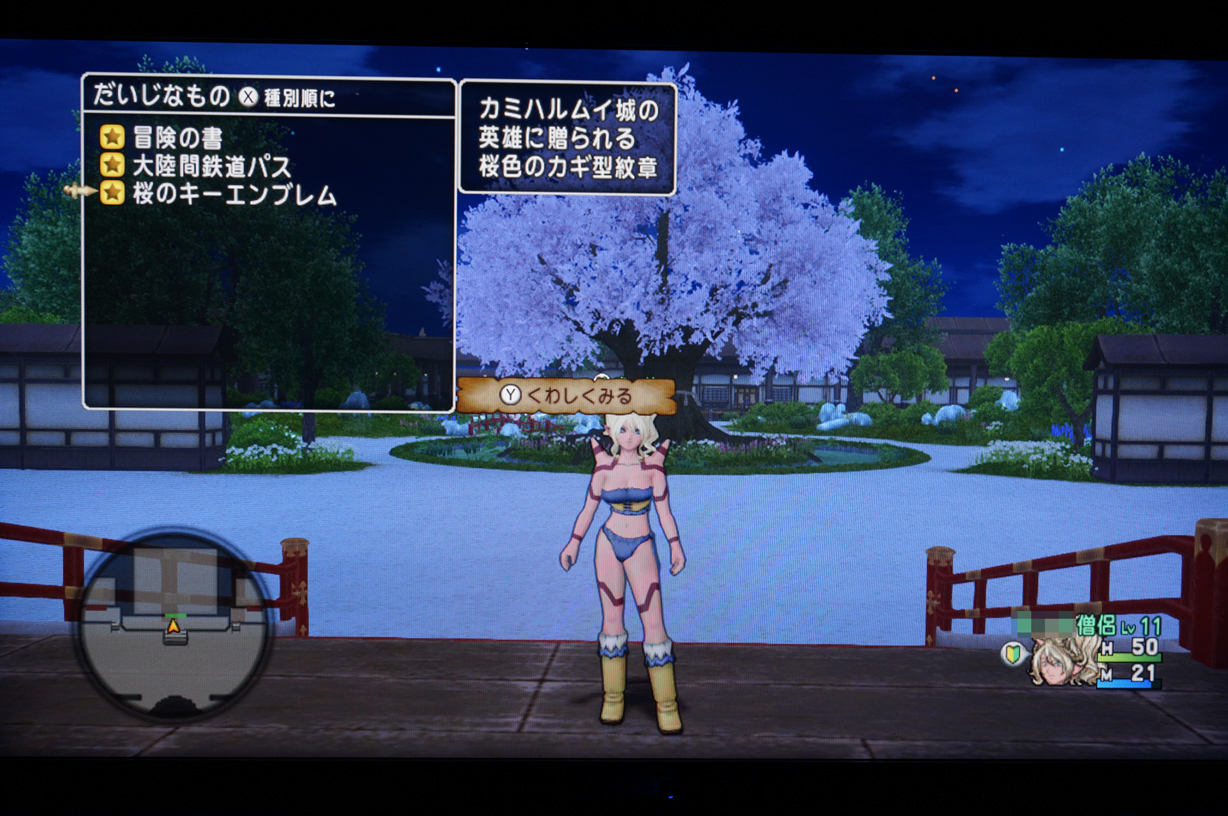This screenshot has width=1228, height=816.
Task: Click the くわしくみる detail banner
Action: pyautogui.click(x=566, y=396)
